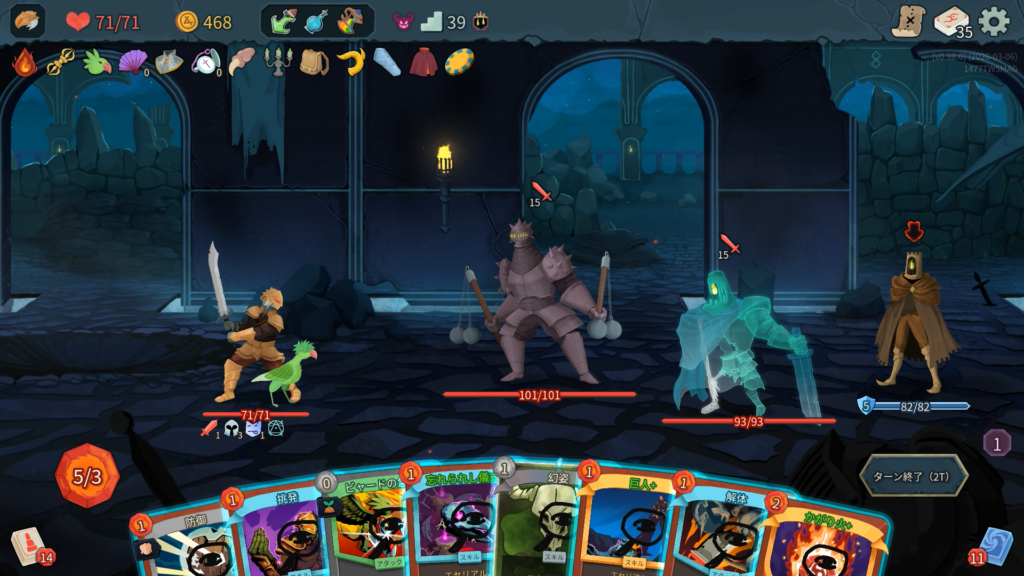Inspect the green parrot head relic
The image size is (1024, 576).
97,62
